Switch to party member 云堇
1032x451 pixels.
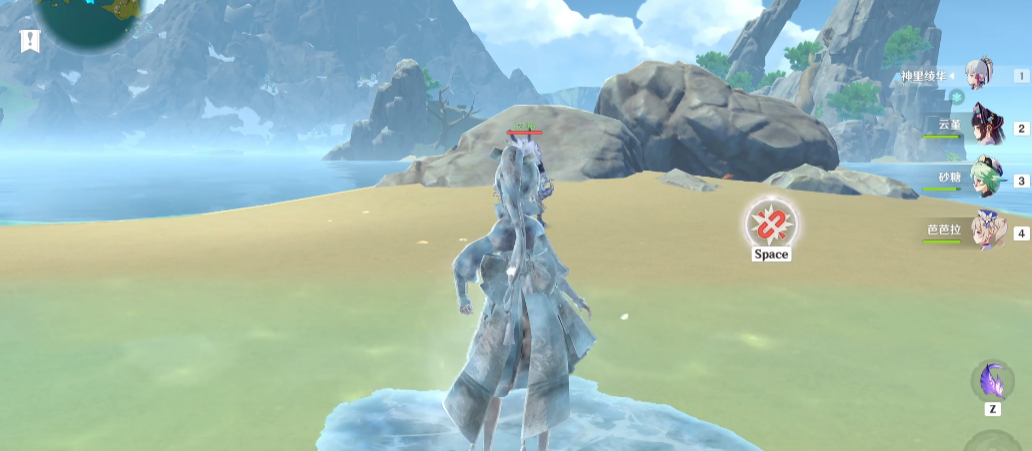pos(986,128)
